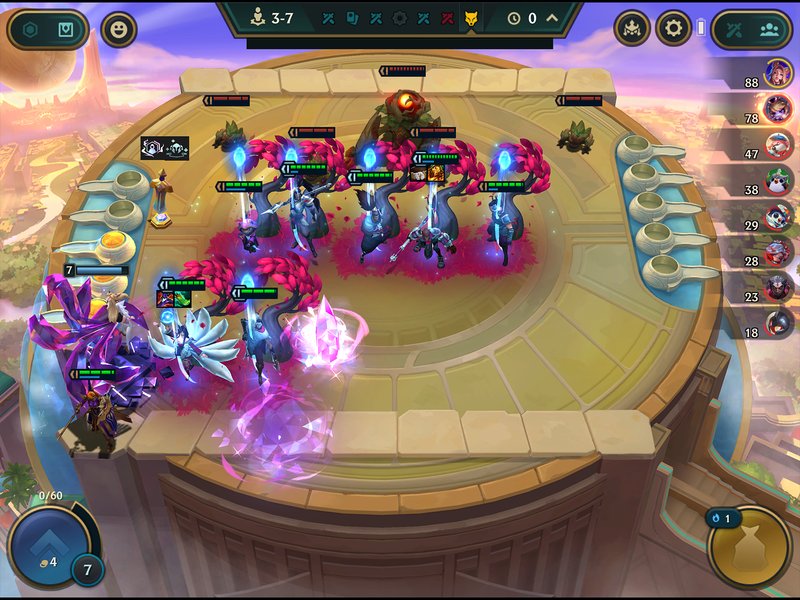The height and width of the screenshot is (600, 800).
Task: View the board of the player with 38 health
Action: 779,179
